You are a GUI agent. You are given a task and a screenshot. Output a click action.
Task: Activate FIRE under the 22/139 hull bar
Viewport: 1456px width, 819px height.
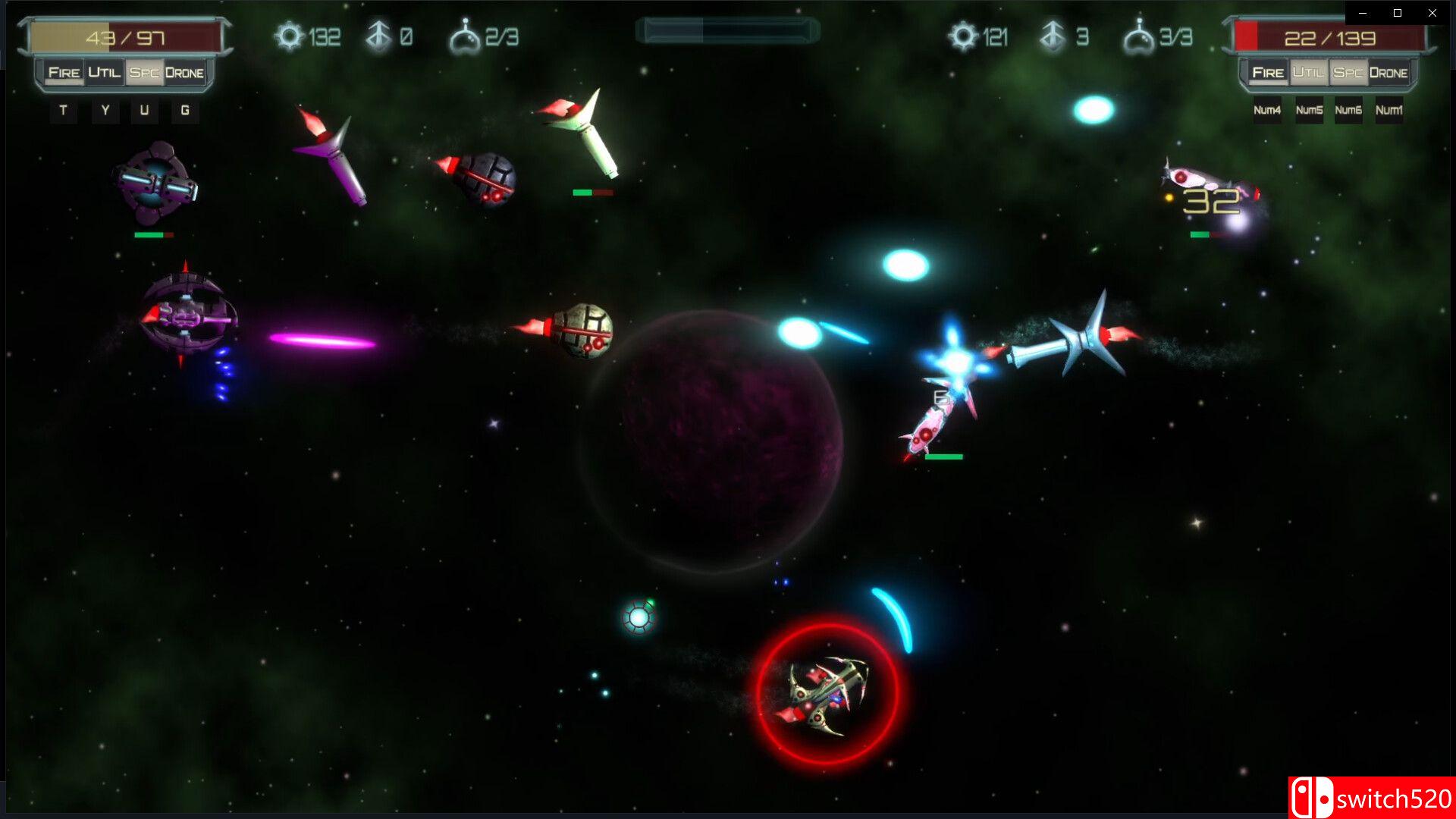click(x=1268, y=73)
